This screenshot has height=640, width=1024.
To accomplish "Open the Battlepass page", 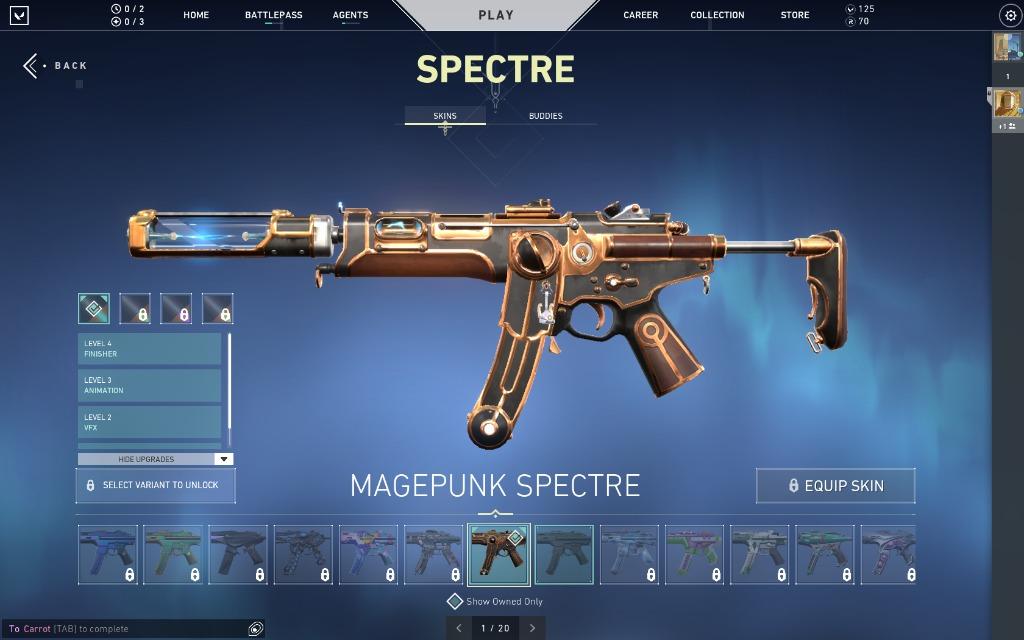I will pos(273,15).
